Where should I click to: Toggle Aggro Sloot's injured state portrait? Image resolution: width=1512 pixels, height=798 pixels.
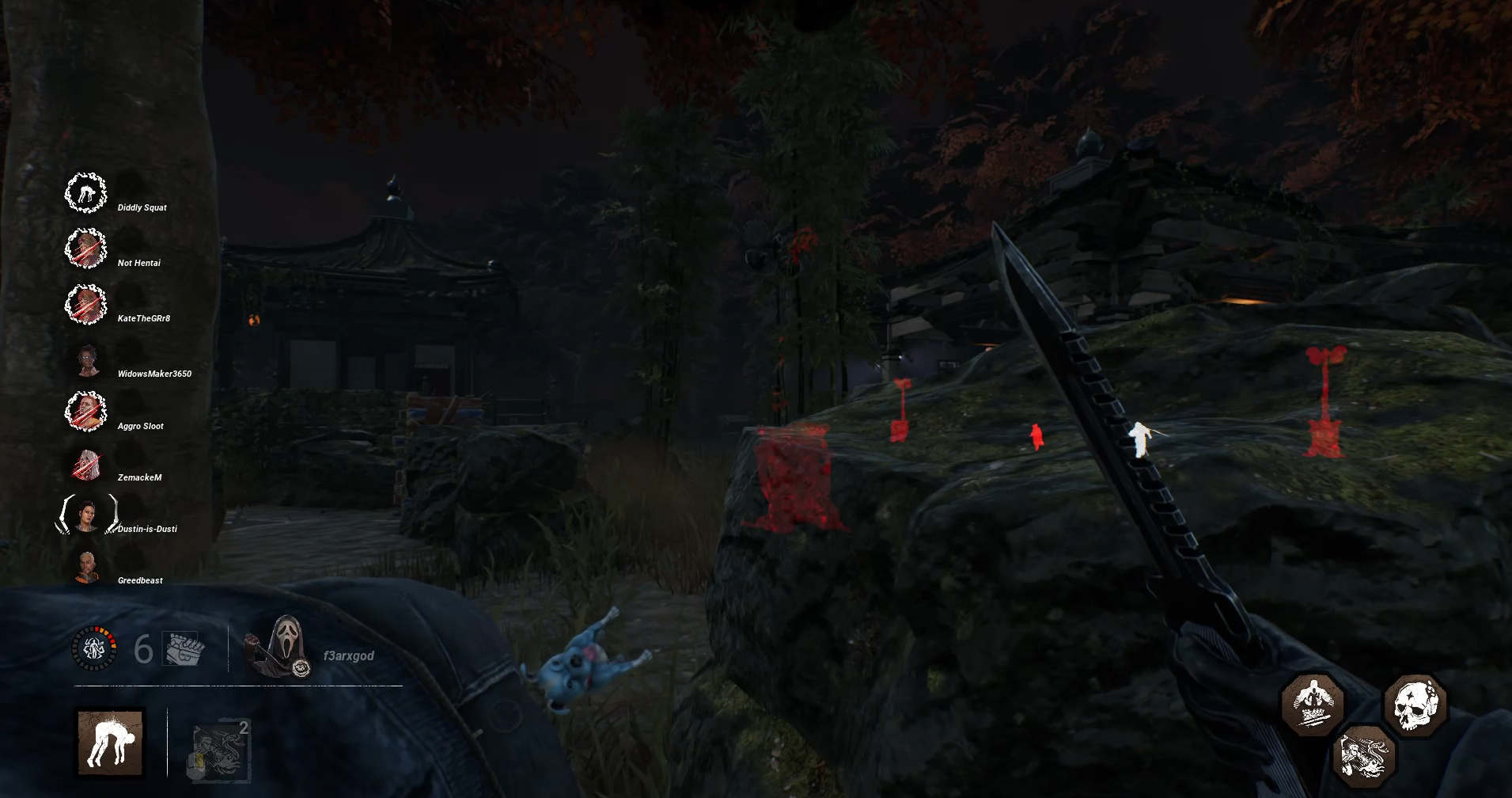[87, 409]
